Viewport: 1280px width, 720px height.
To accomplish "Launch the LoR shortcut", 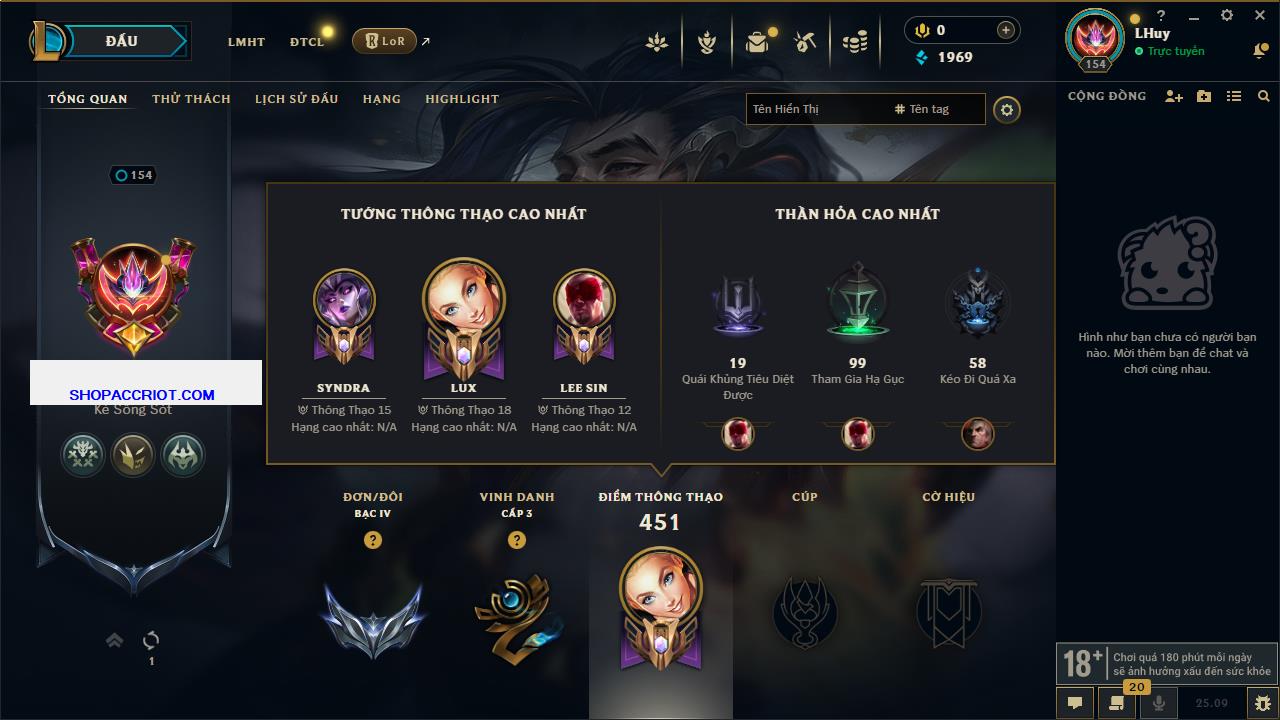I will click(384, 41).
